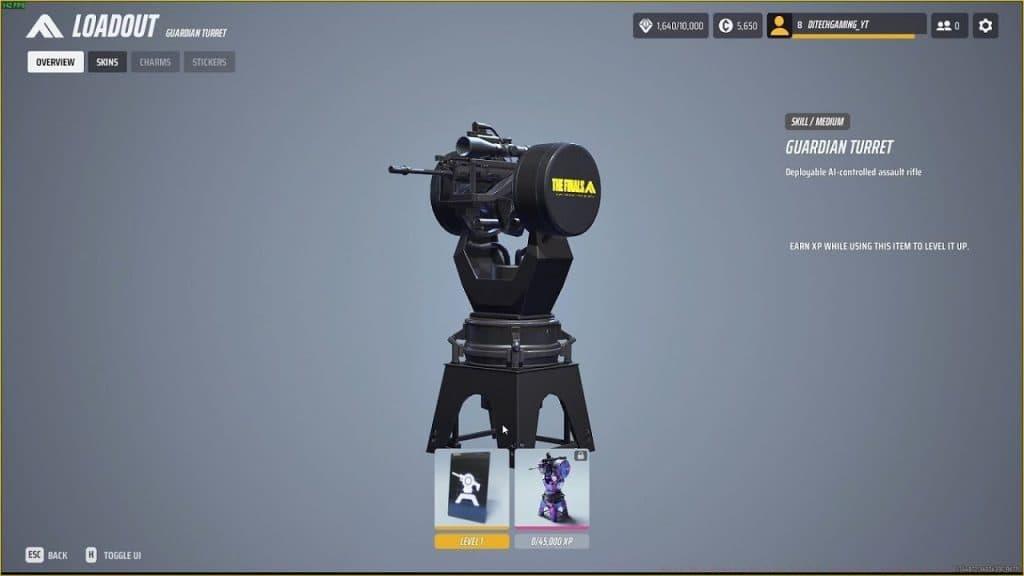The image size is (1024, 576).
Task: Open the party members panel
Action: tap(949, 26)
